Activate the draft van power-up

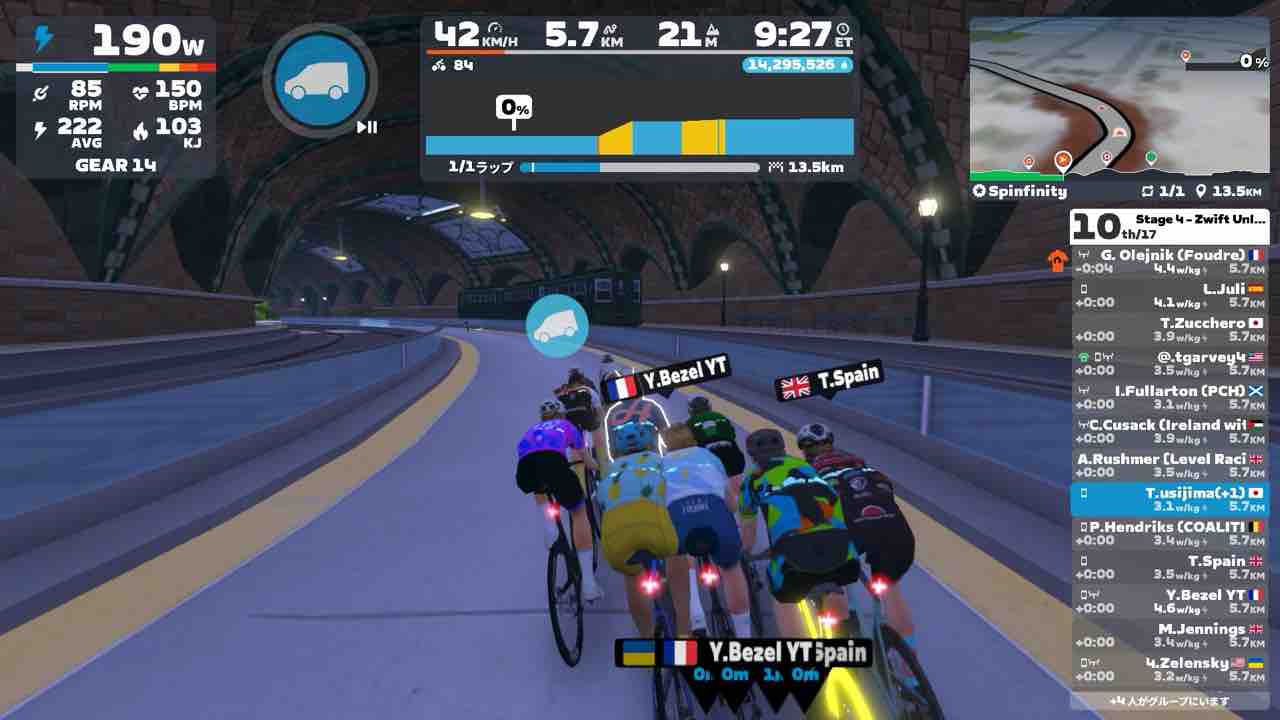coord(320,82)
